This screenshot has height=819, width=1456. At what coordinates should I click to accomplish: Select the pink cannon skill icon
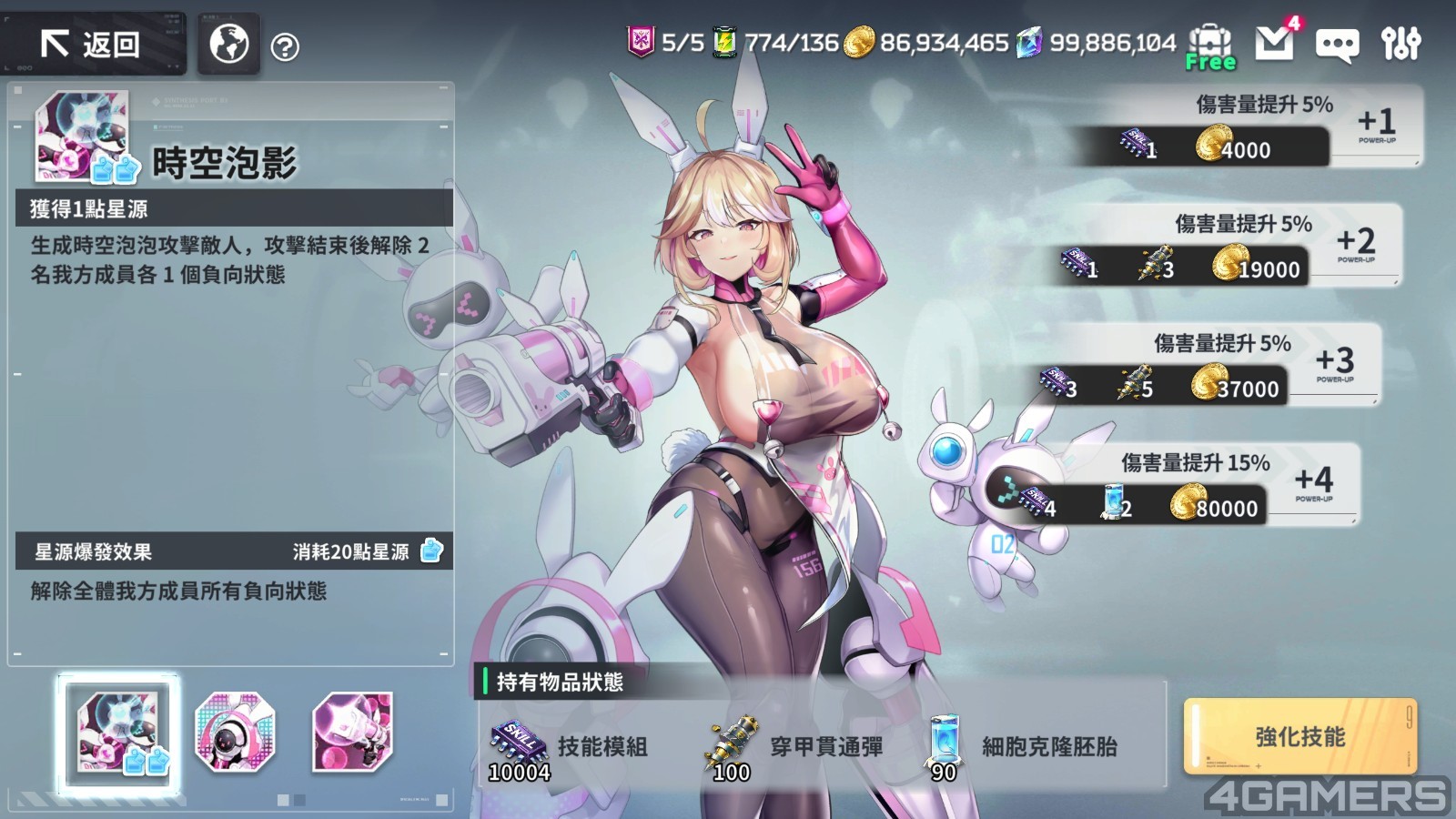[x=352, y=732]
